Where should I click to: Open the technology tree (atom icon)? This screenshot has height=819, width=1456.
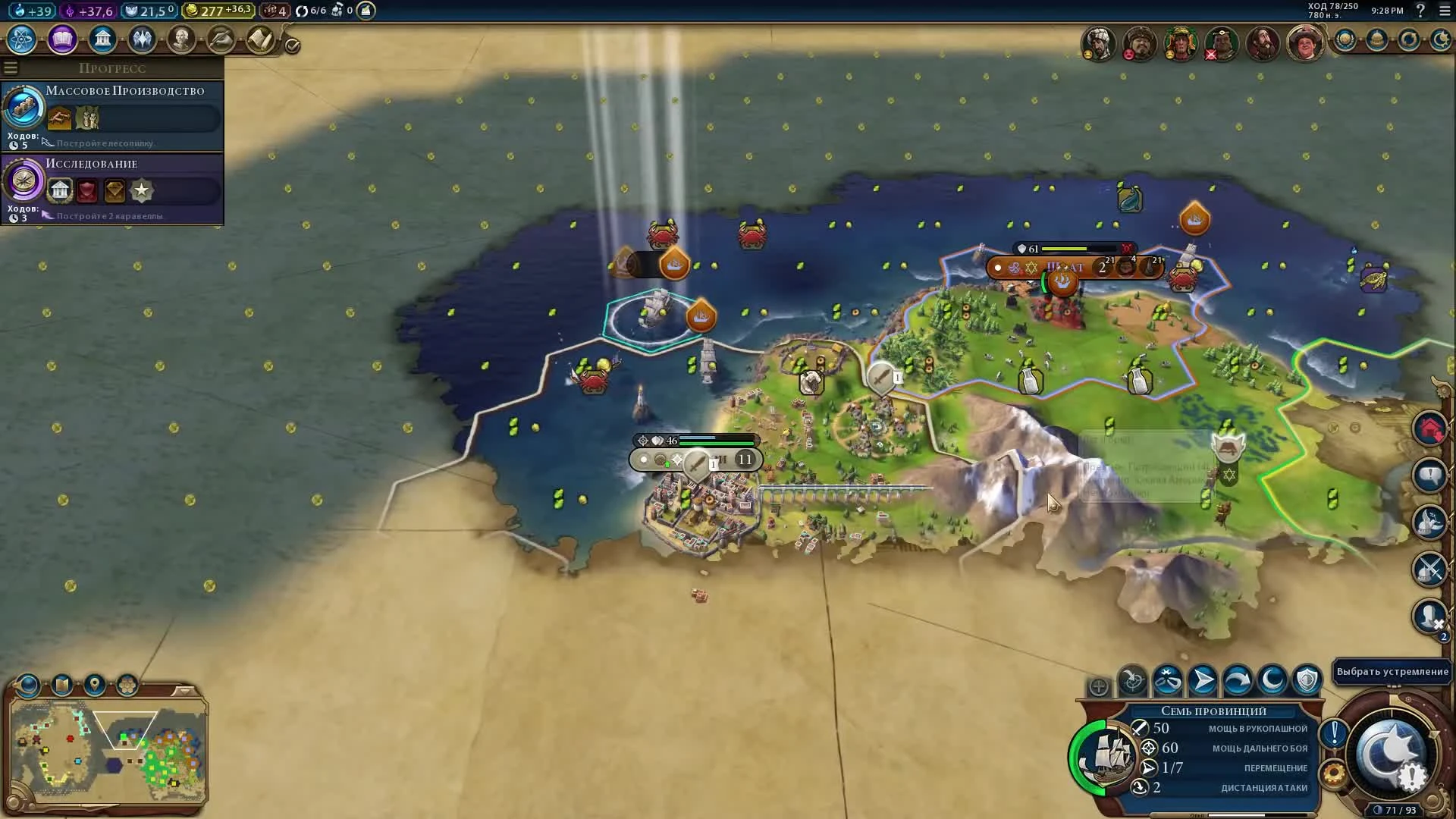[x=21, y=39]
